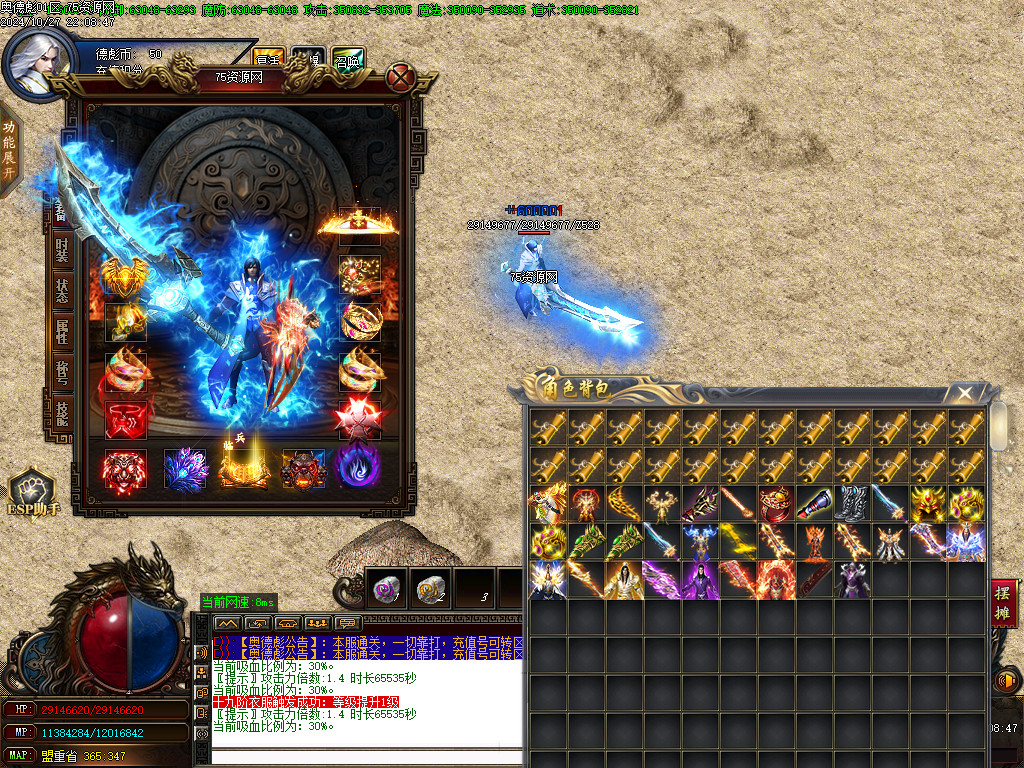Open the ESP助手 fist icon

(33, 494)
